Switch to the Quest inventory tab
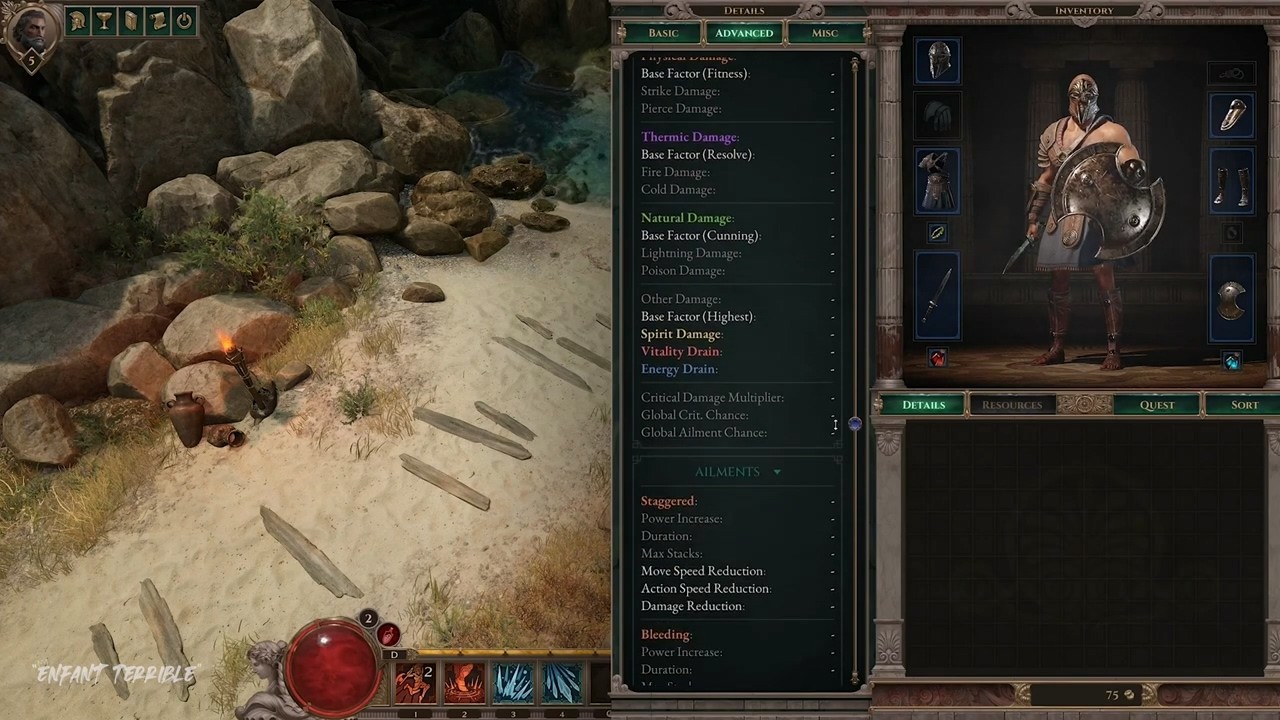This screenshot has width=1280, height=720. pyautogui.click(x=1157, y=405)
